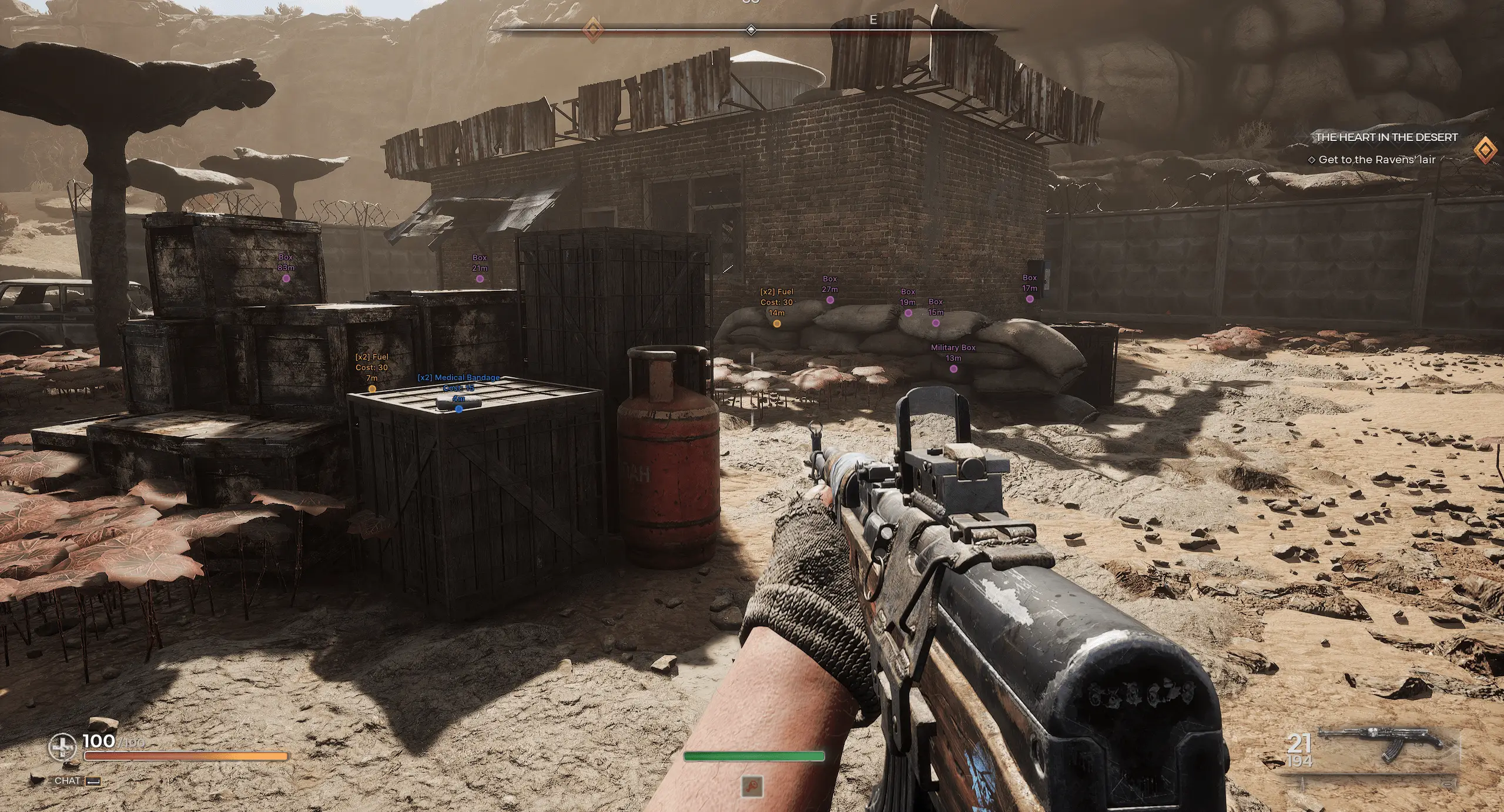Image resolution: width=1504 pixels, height=812 pixels.
Task: Click the orange quest diamond icon beside tracker
Action: (1484, 150)
